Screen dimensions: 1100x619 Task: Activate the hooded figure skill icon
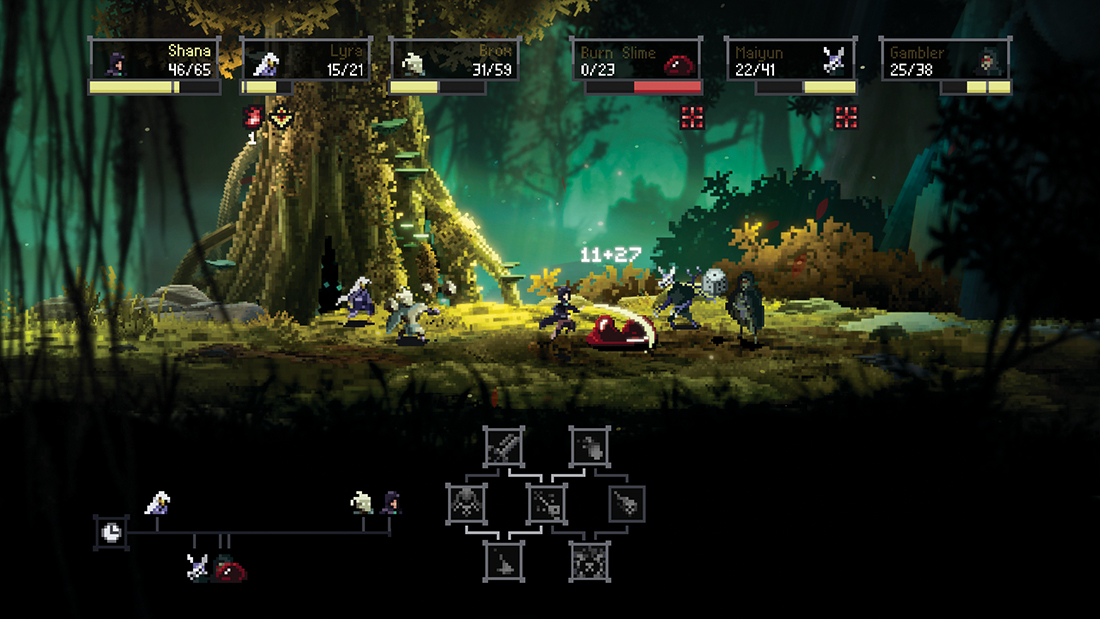point(466,503)
